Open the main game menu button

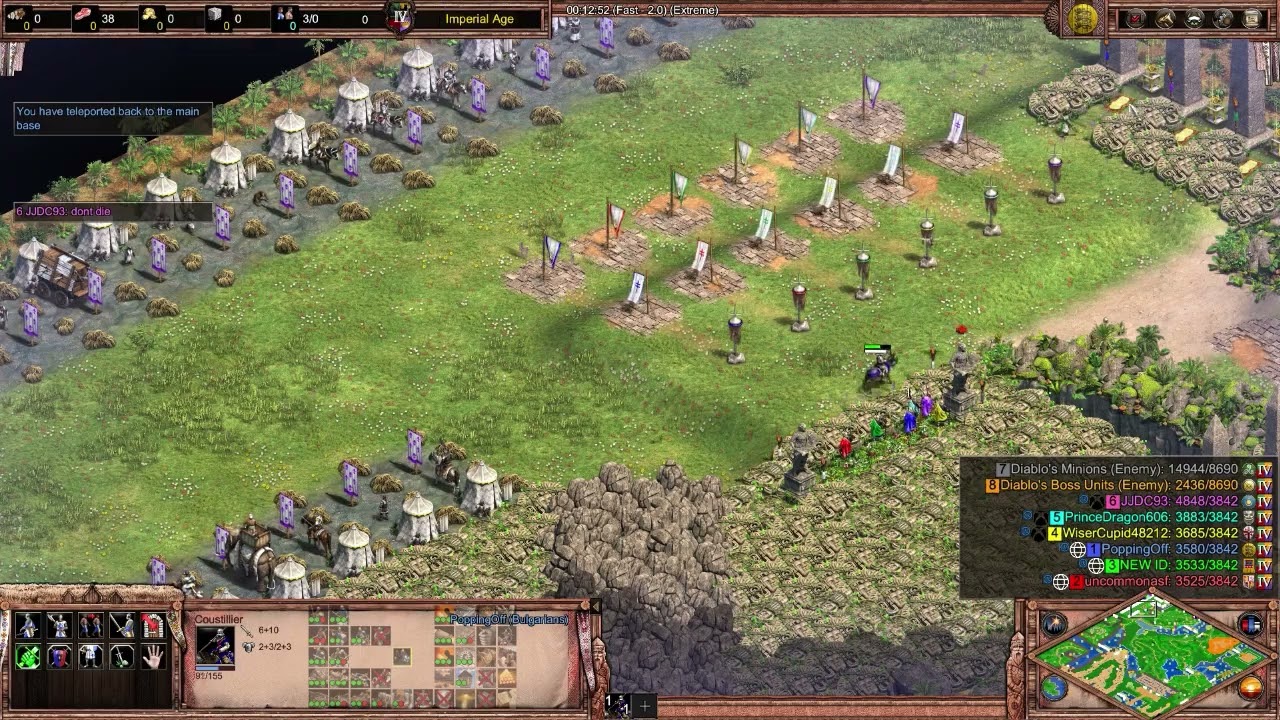click(1252, 18)
